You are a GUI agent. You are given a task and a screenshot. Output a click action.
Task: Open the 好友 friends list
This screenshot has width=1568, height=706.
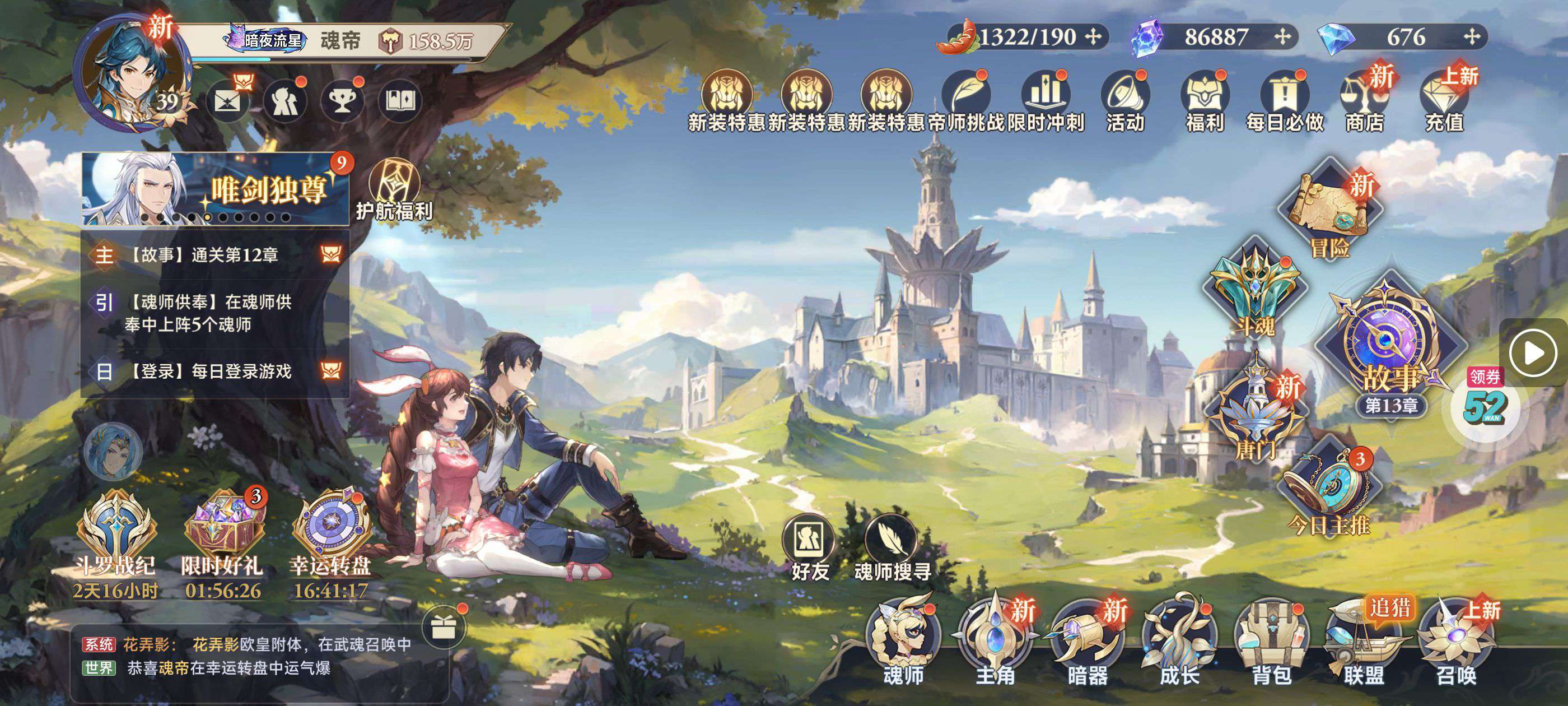(810, 545)
